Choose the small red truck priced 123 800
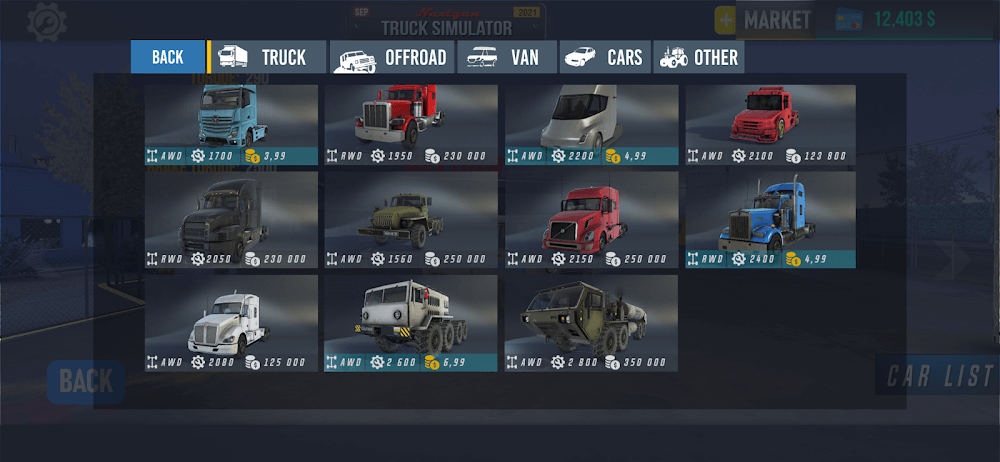 click(x=770, y=124)
